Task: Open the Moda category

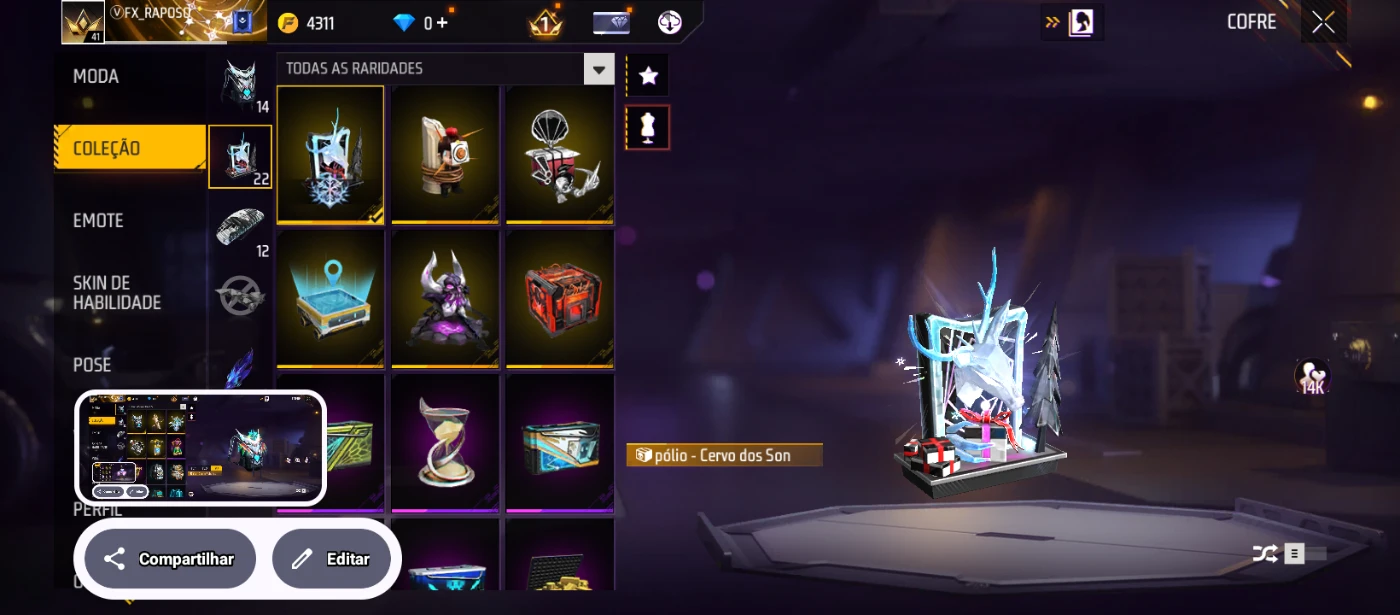Action: point(97,77)
